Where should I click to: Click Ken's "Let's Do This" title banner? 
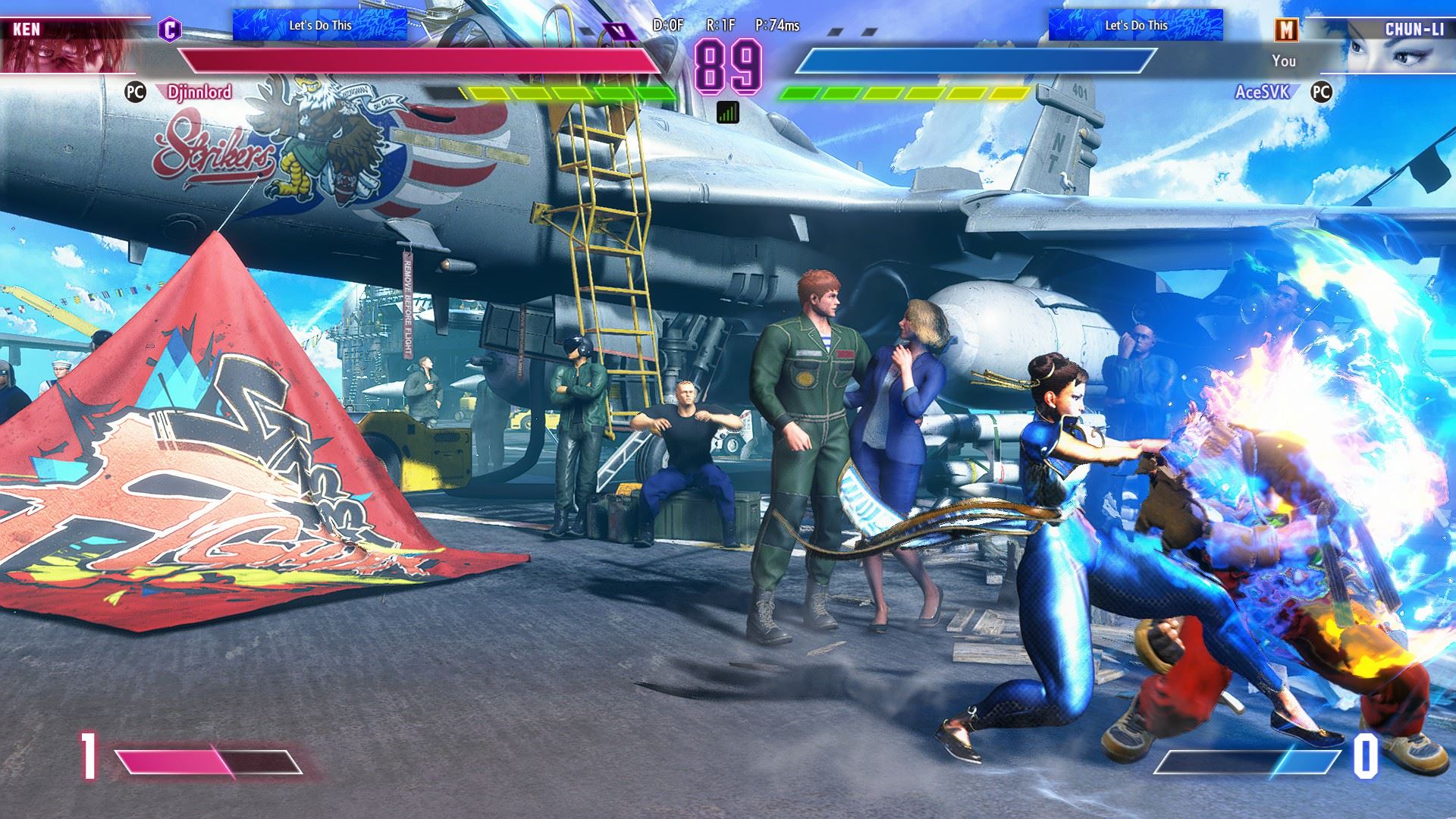320,25
